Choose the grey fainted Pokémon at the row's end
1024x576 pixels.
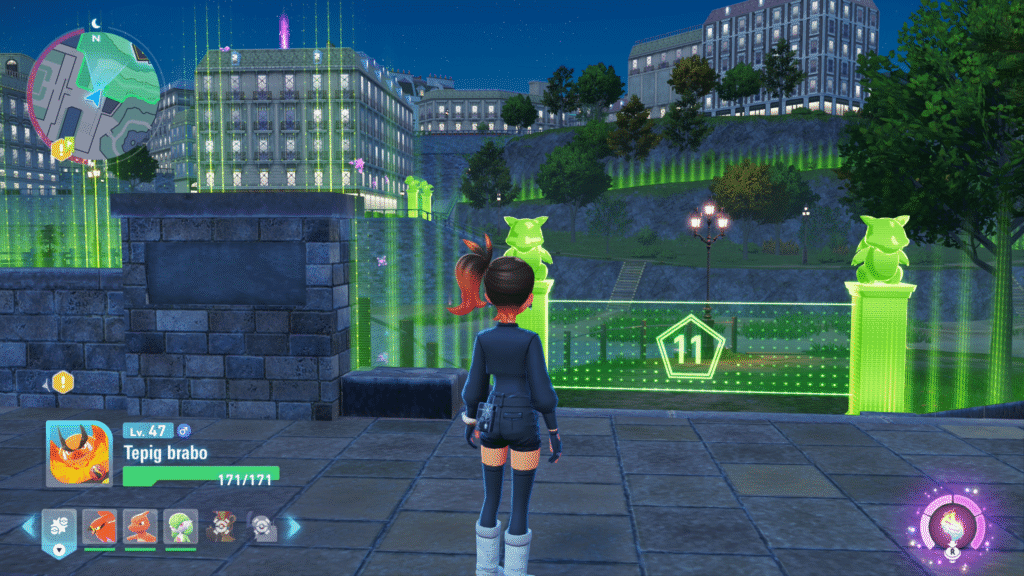click(262, 526)
